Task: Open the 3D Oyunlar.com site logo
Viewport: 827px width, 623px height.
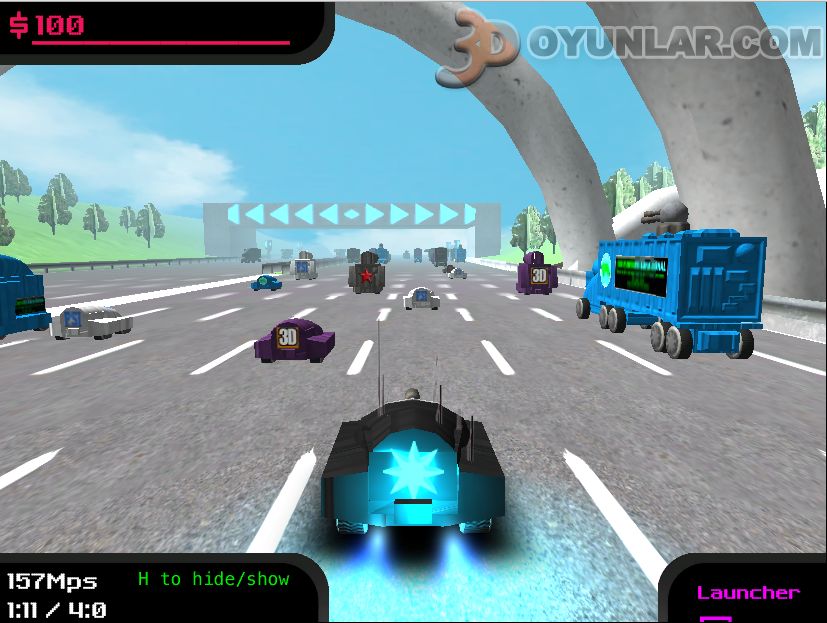Action: (x=631, y=44)
